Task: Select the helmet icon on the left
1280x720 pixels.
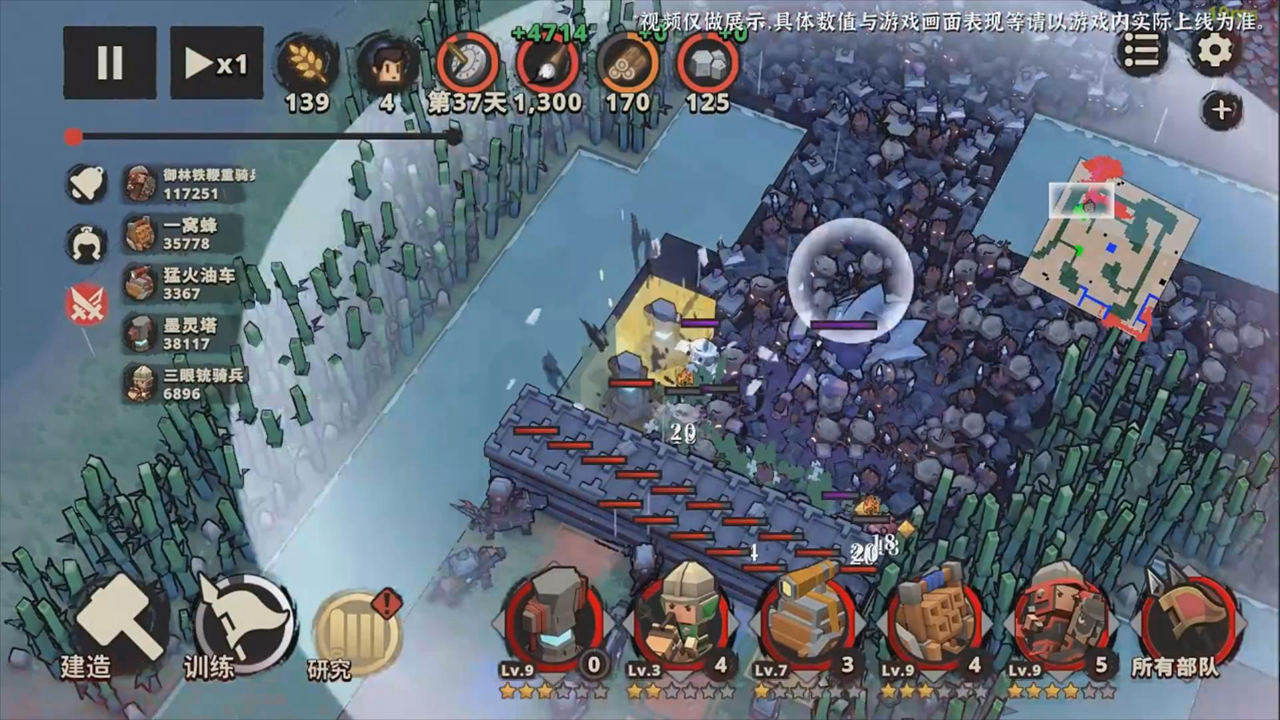Action: point(86,243)
